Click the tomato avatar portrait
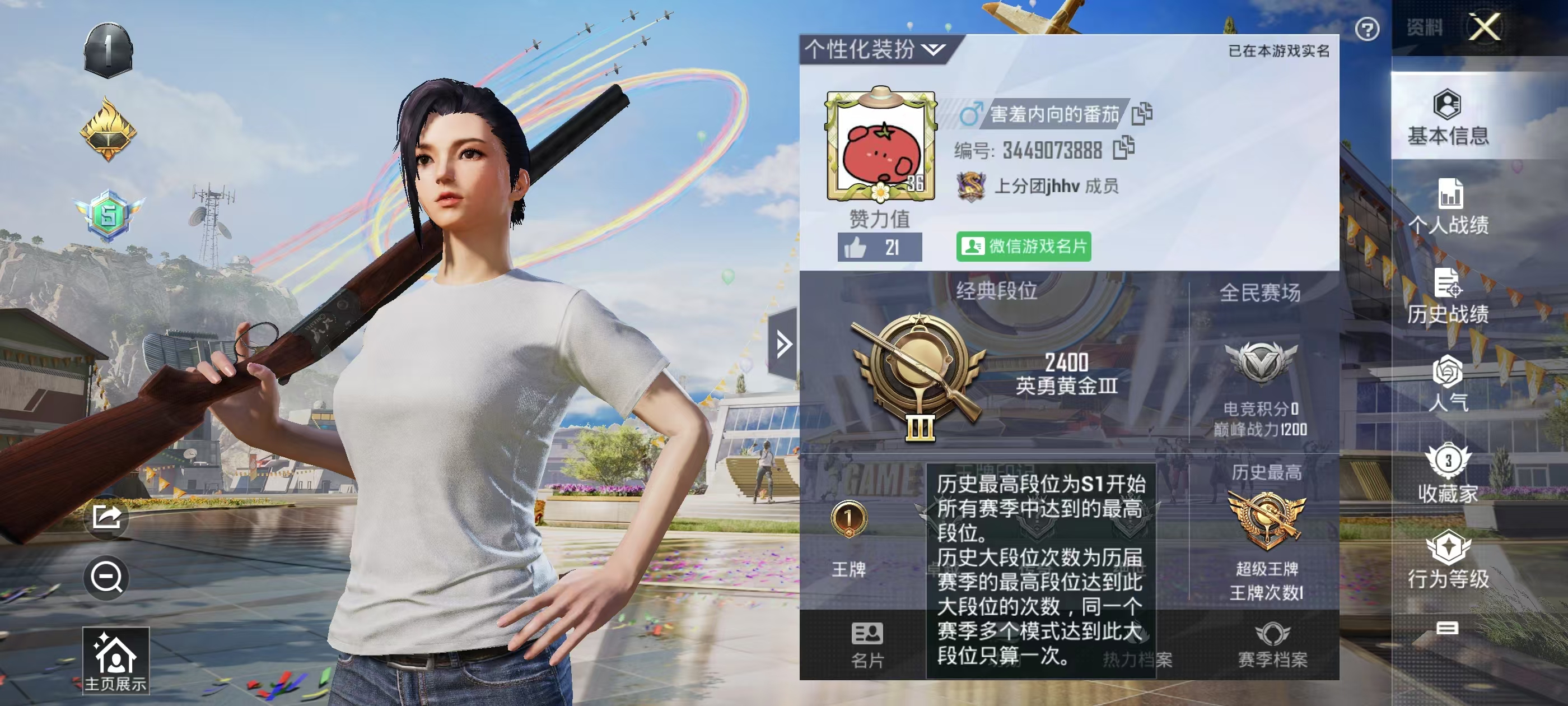Screen dimensions: 1568x706 (x=880, y=146)
